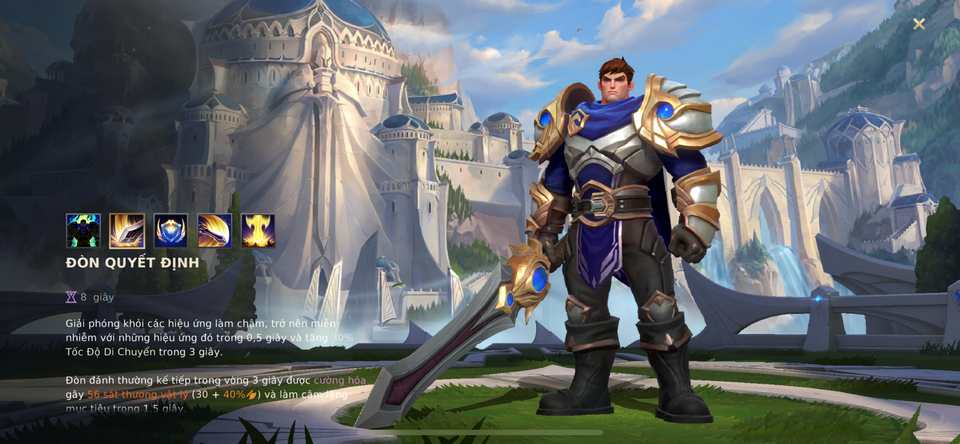View the spinning sword slash ability

(215, 231)
